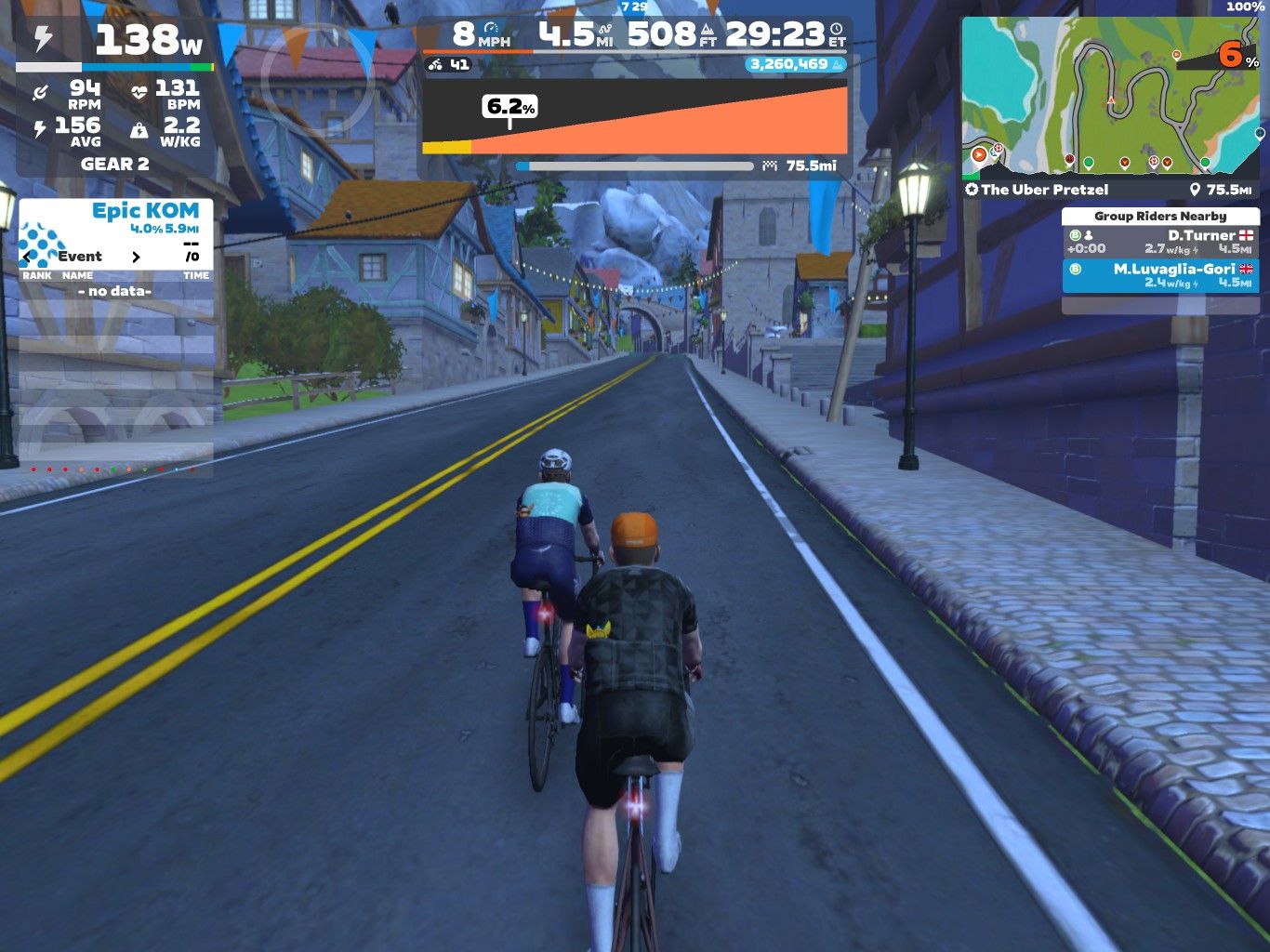The height and width of the screenshot is (952, 1270).
Task: Select rider M.Luvaglia-Gori in nearby list
Action: 1160,276
